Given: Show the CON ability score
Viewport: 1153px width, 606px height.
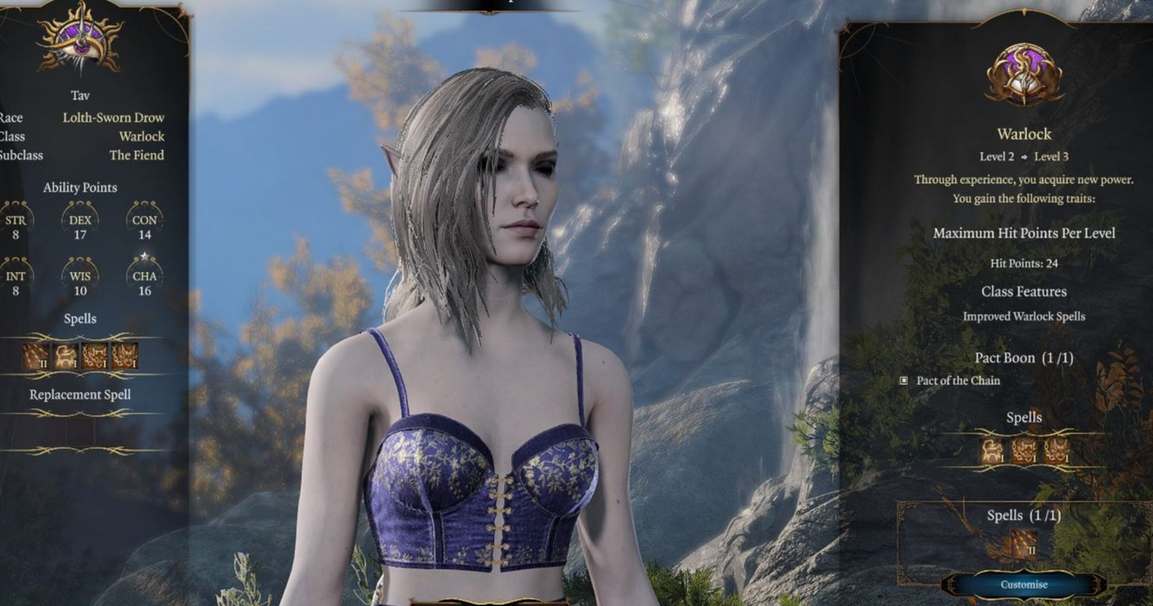Looking at the screenshot, I should 144,224.
